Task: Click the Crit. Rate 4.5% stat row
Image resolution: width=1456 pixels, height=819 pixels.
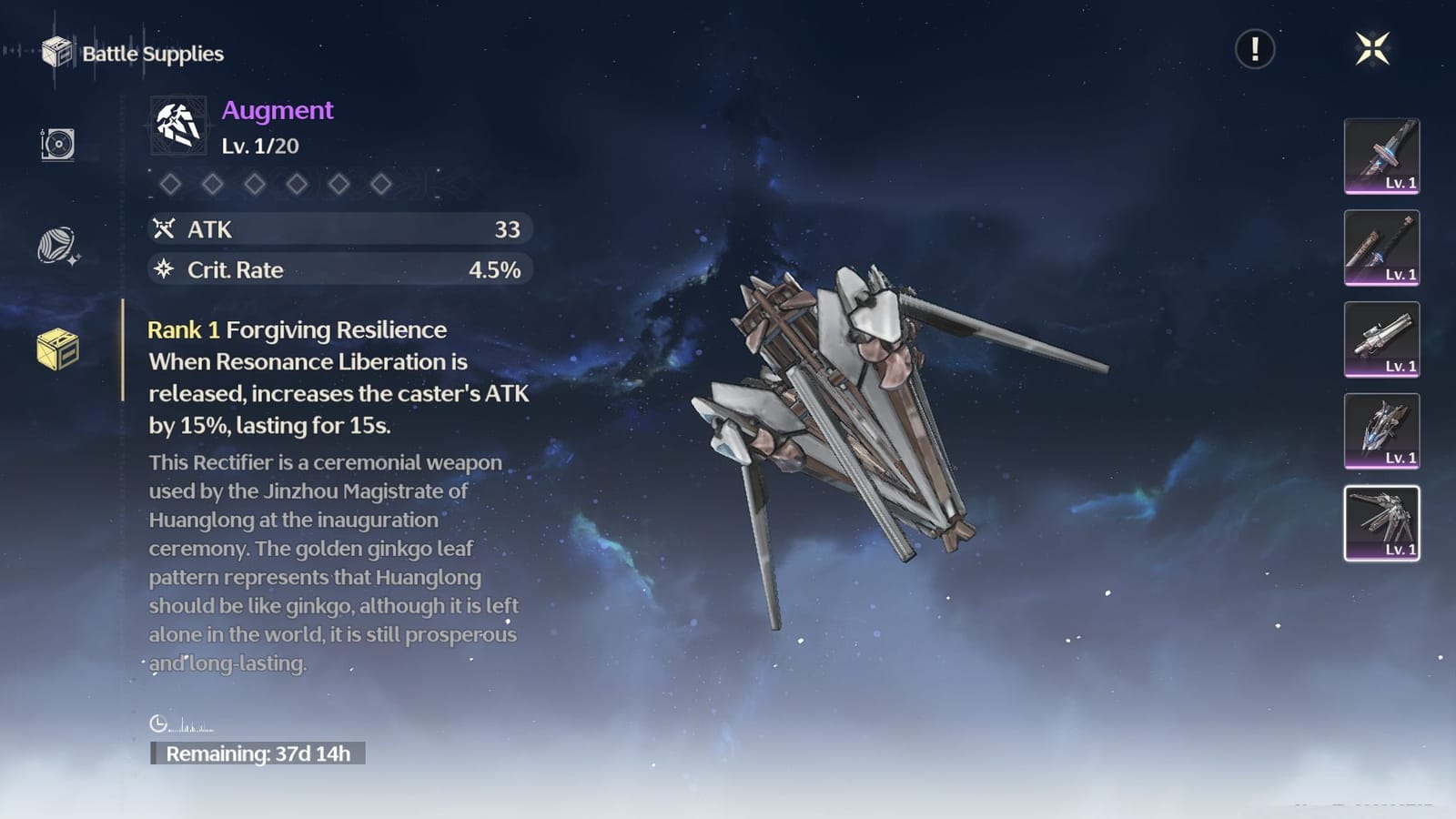Action: click(x=339, y=270)
